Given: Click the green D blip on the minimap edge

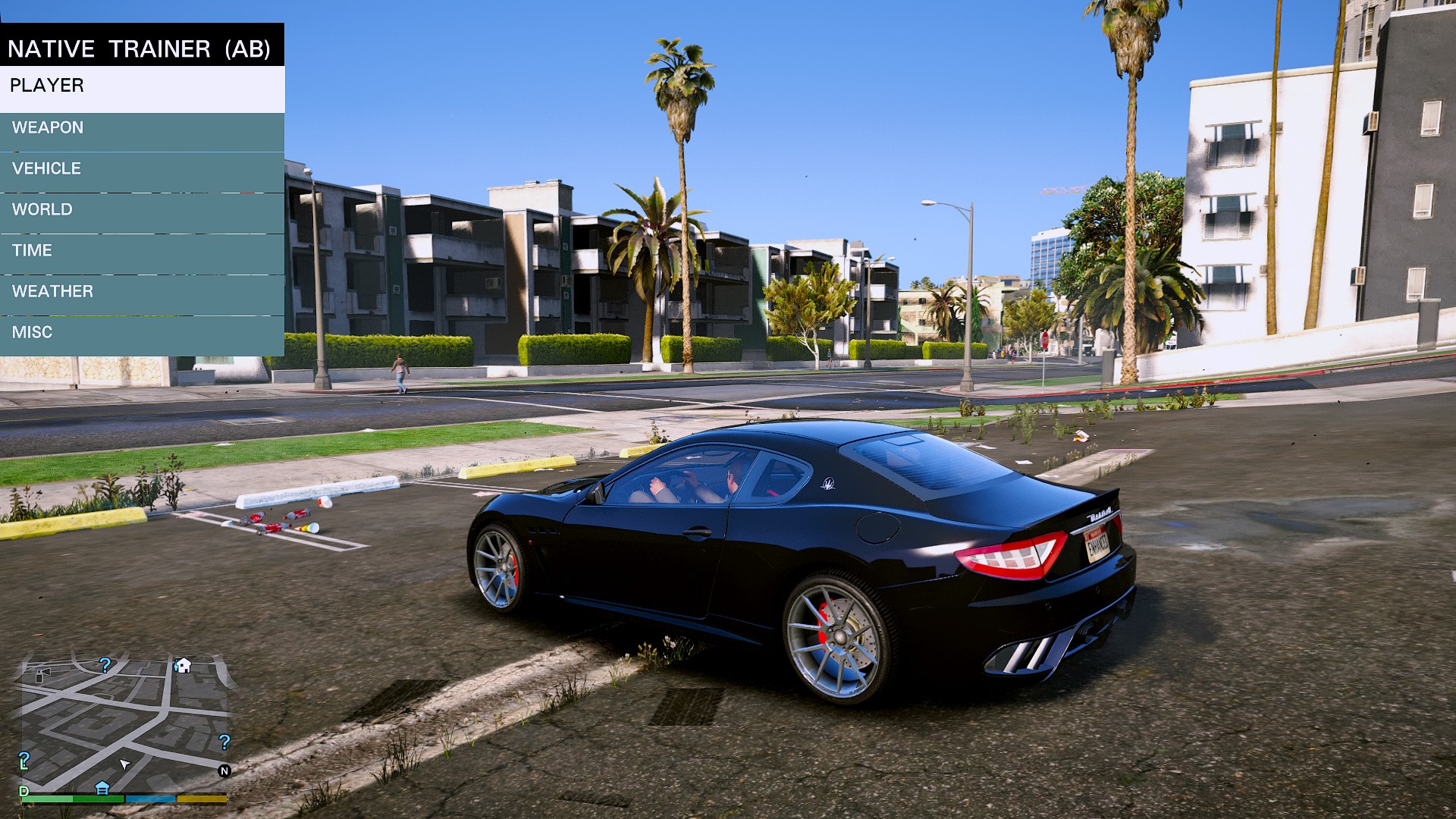Looking at the screenshot, I should point(24,790).
